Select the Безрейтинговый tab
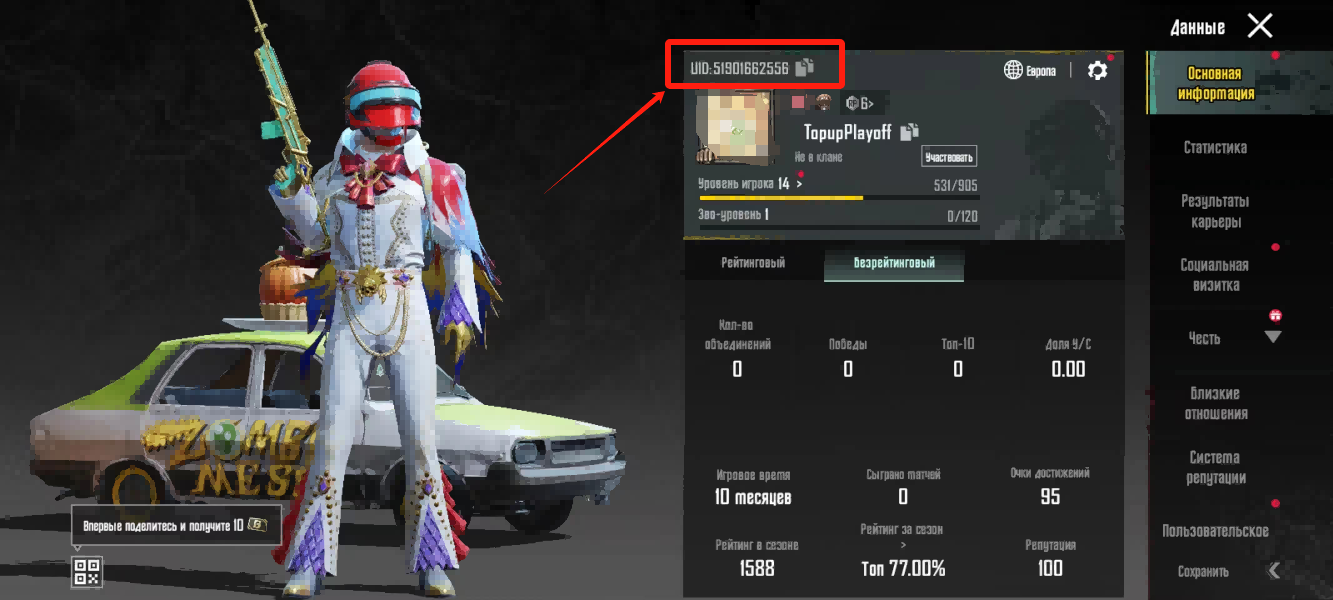 point(894,263)
